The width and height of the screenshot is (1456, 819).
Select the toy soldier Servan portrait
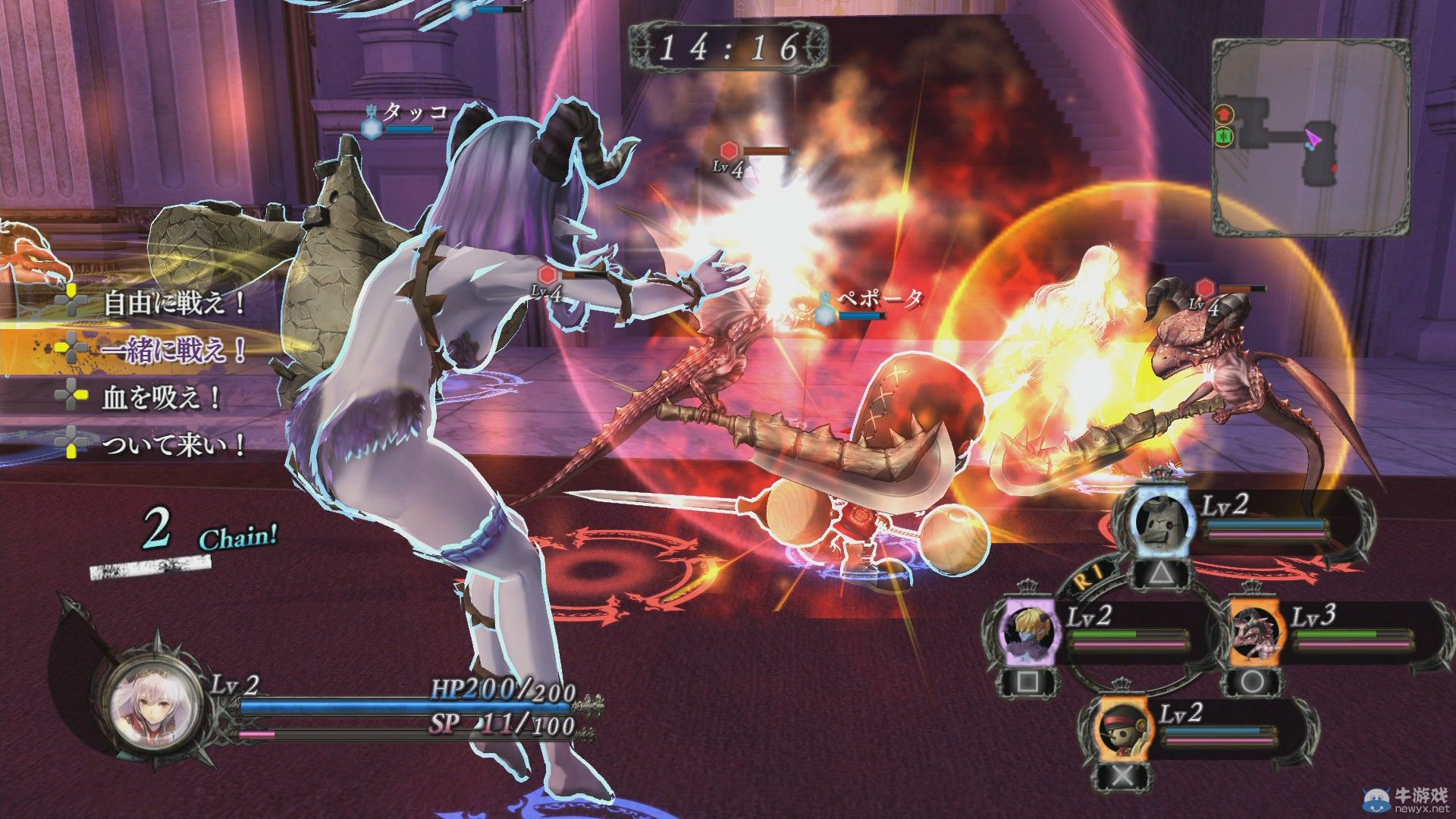coord(1122,733)
